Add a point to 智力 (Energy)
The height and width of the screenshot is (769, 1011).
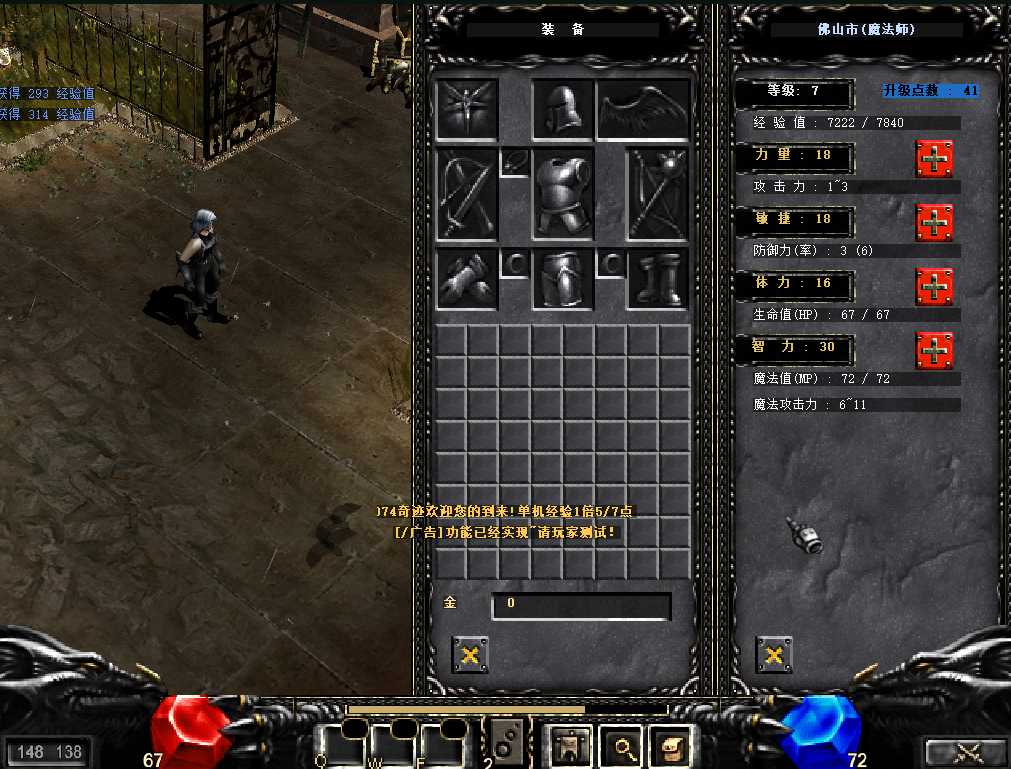(934, 350)
